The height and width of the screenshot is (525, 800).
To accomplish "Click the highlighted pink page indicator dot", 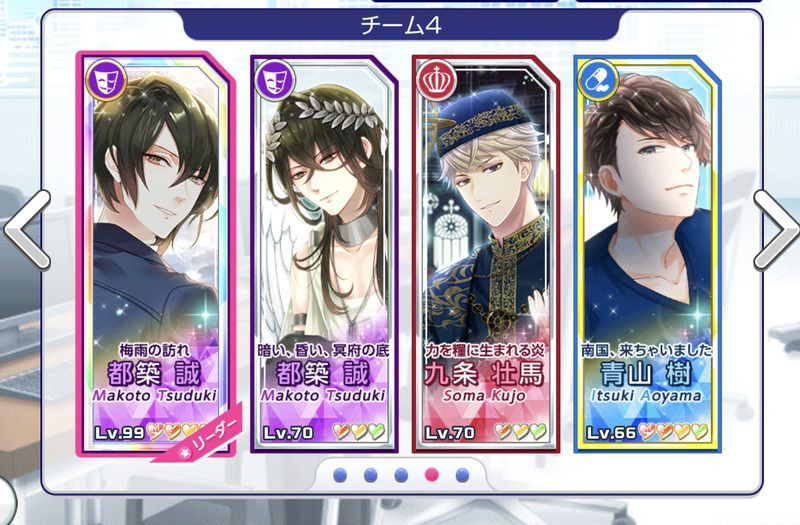I will 432,475.
